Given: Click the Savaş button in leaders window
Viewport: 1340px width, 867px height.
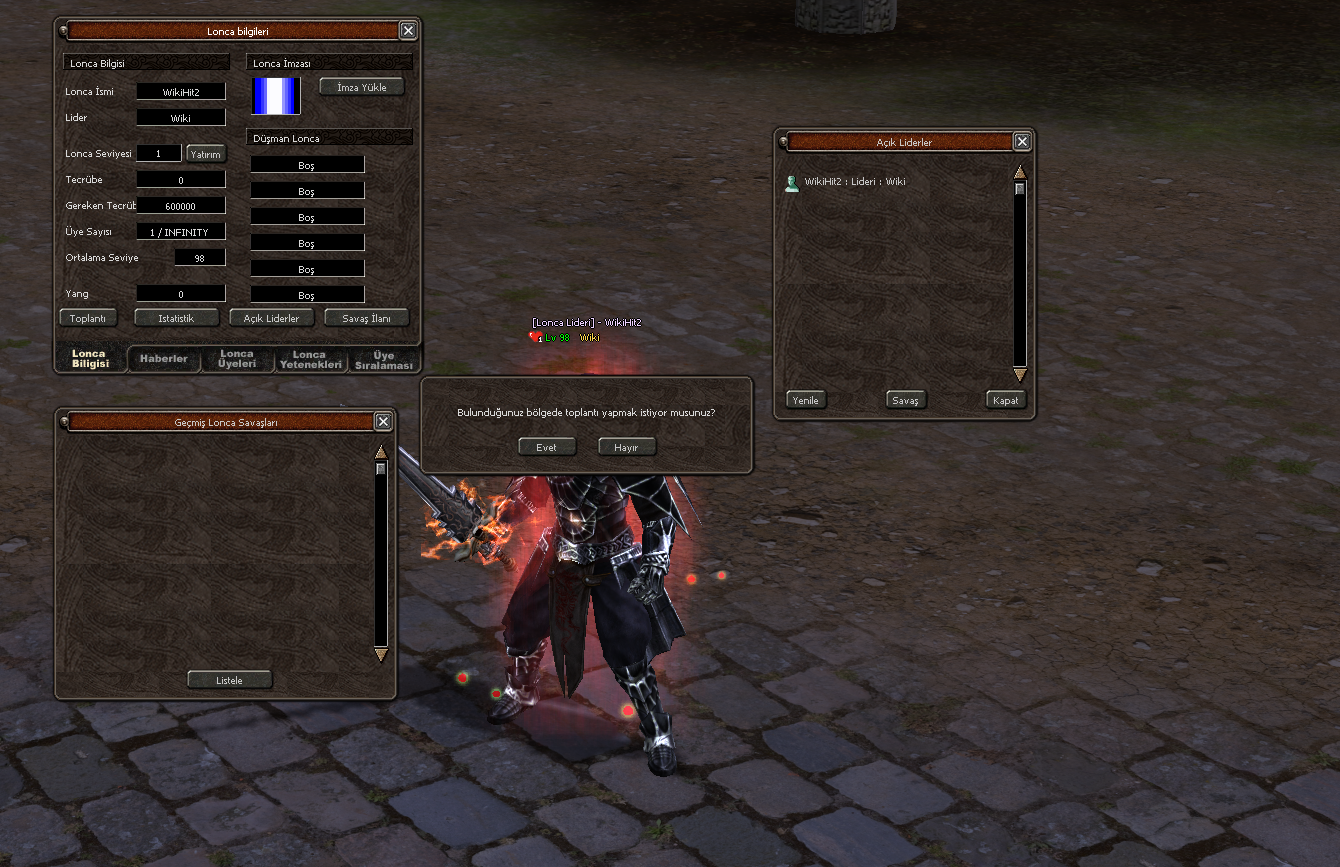Looking at the screenshot, I should pyautogui.click(x=905, y=400).
